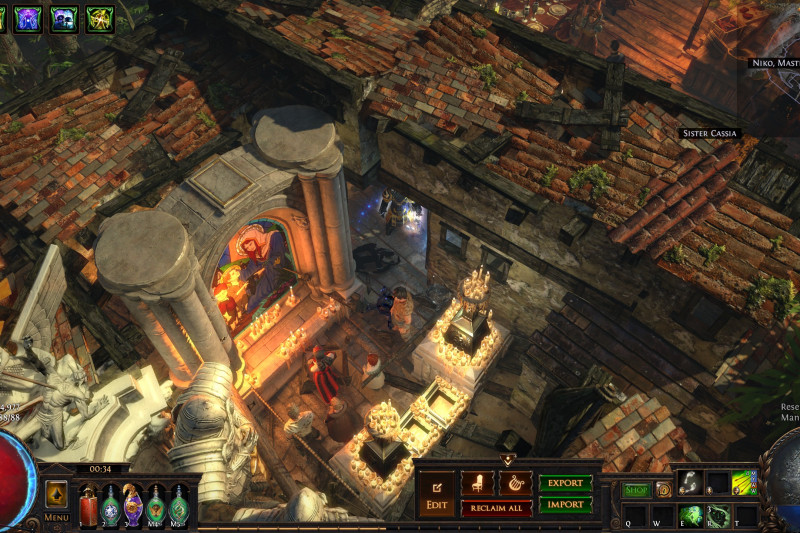Export the hideout layout
This screenshot has height=533, width=800.
565,483
